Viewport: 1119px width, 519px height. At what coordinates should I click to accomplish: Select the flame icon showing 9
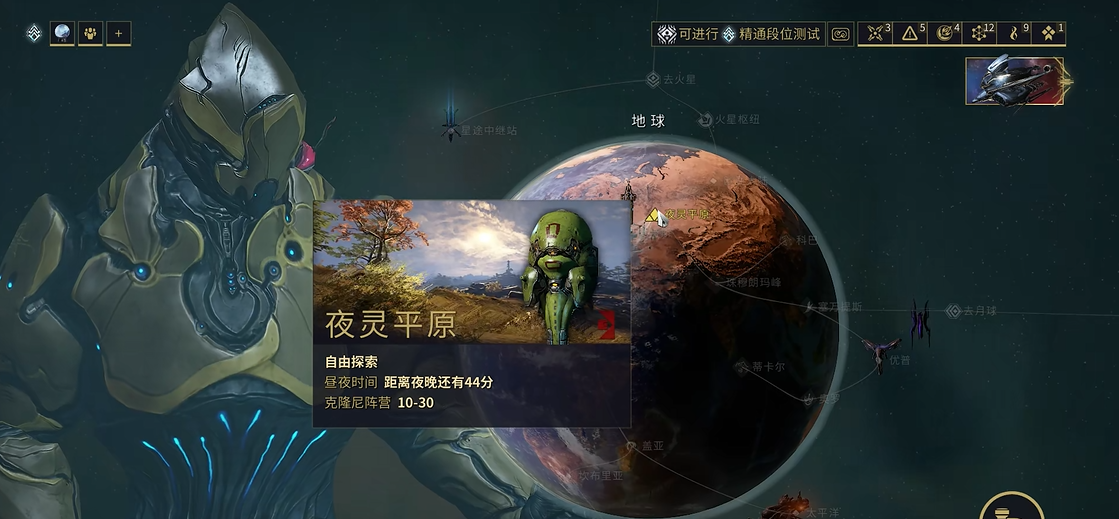point(1015,34)
